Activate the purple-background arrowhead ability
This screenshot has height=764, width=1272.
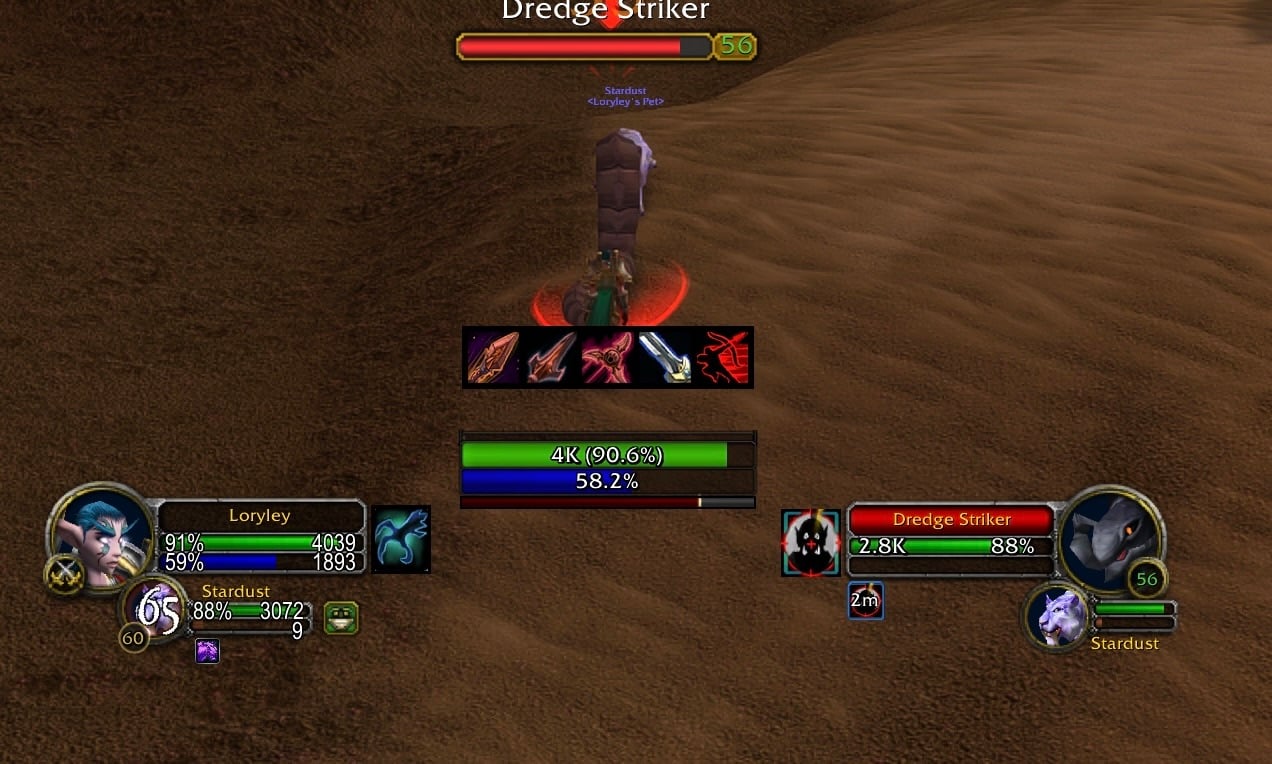[x=492, y=358]
